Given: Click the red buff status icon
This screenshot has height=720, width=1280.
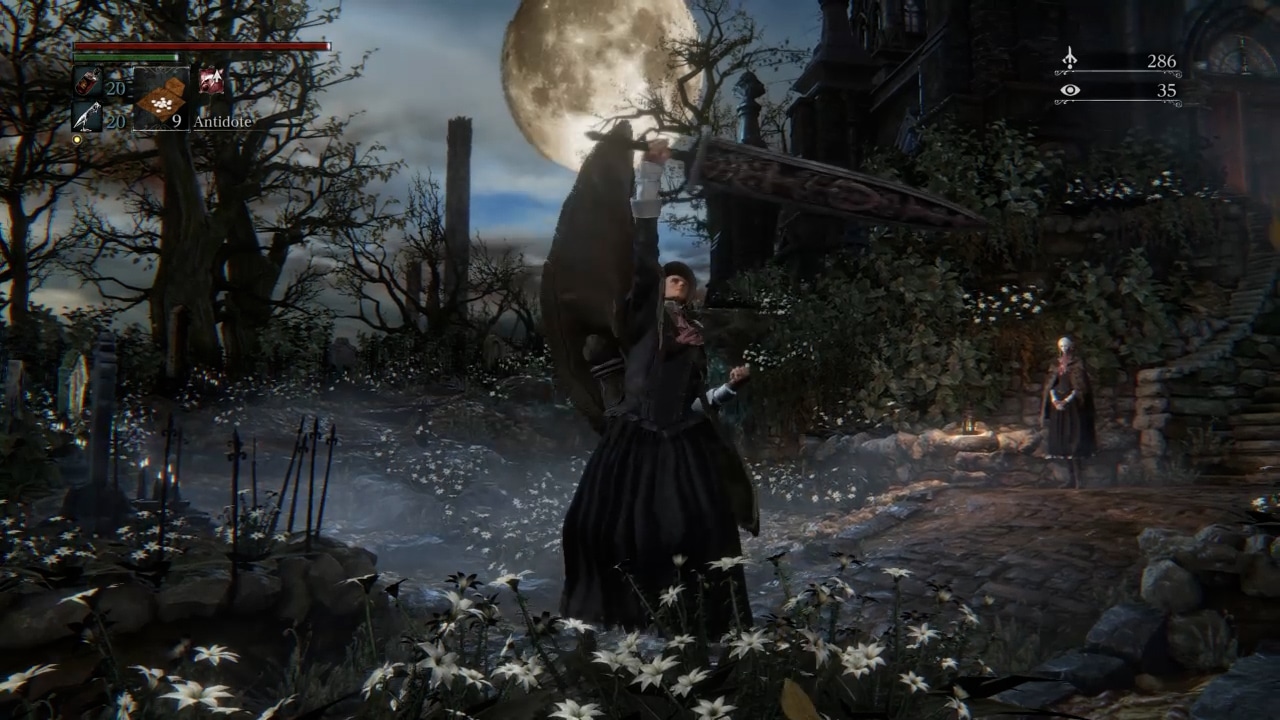Looking at the screenshot, I should point(211,82).
